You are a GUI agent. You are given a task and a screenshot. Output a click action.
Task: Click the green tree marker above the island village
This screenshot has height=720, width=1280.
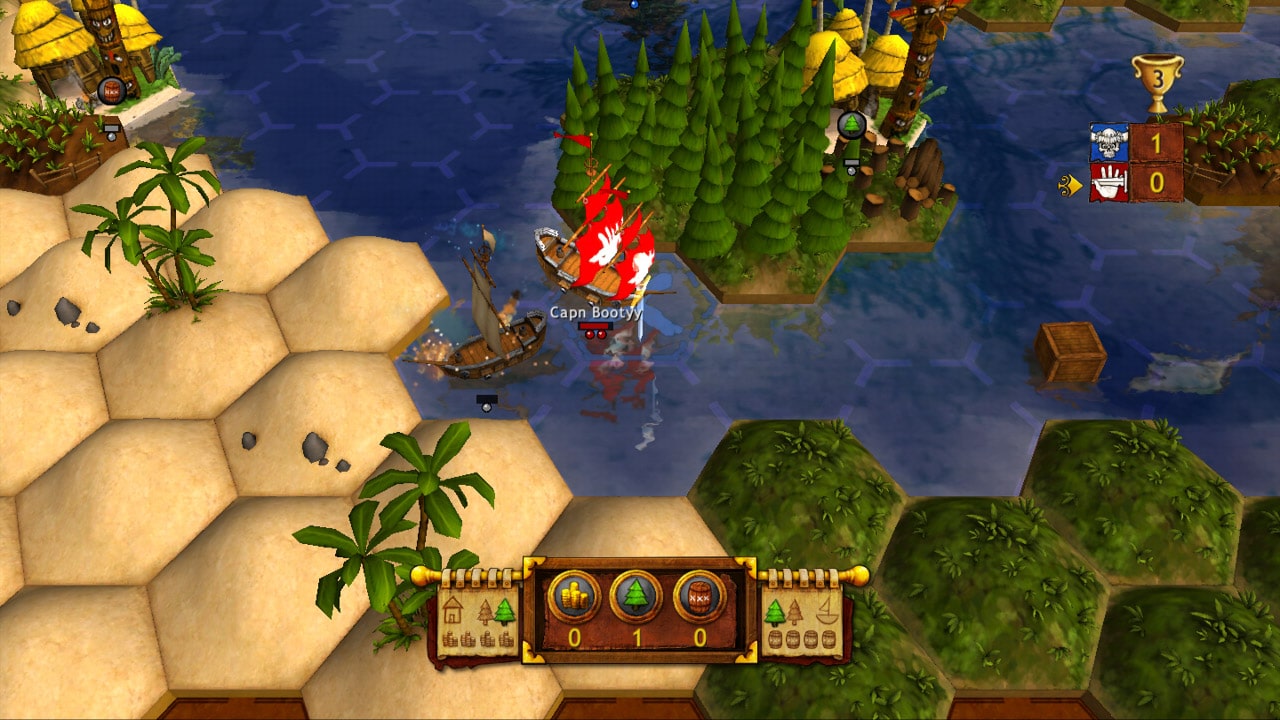pos(851,124)
